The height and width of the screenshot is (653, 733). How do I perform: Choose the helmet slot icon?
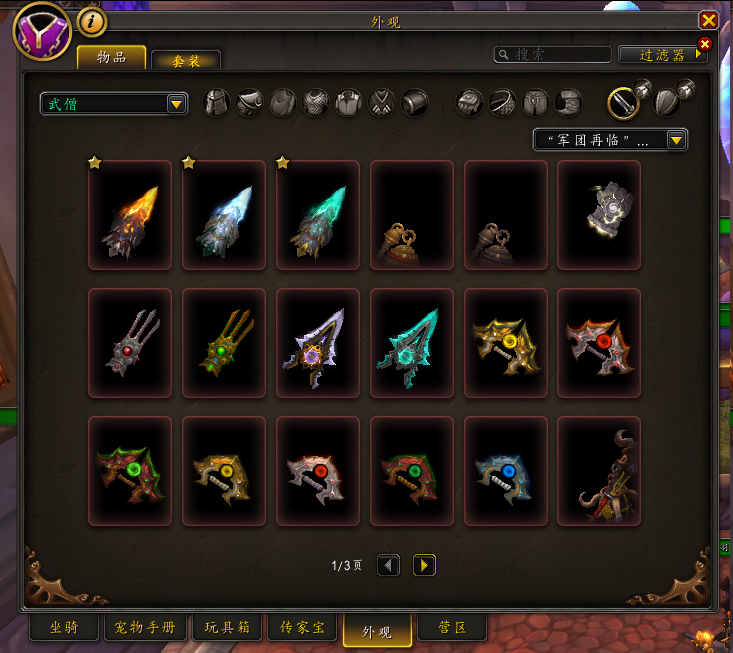coord(217,102)
